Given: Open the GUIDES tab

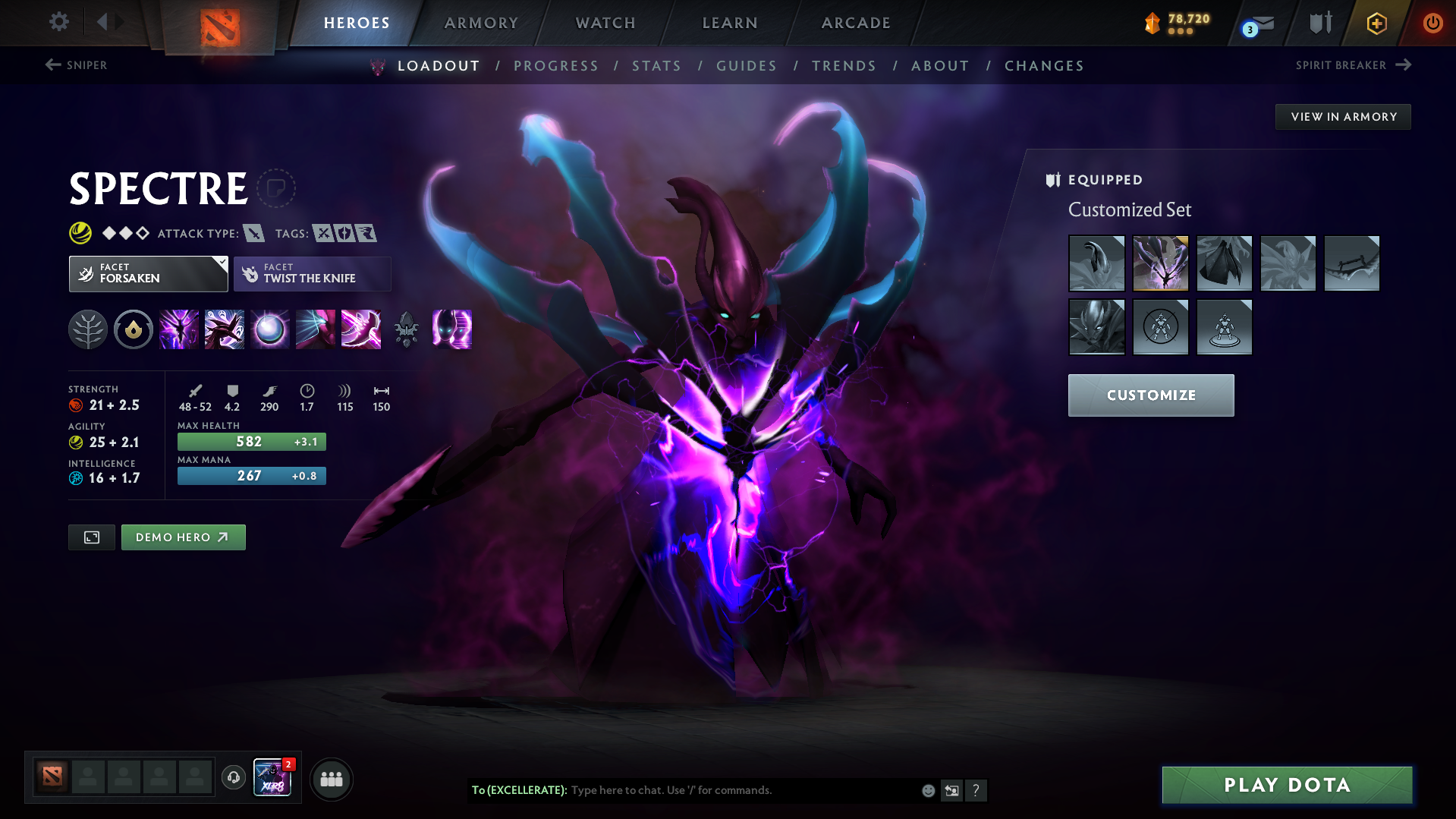Looking at the screenshot, I should coord(746,66).
